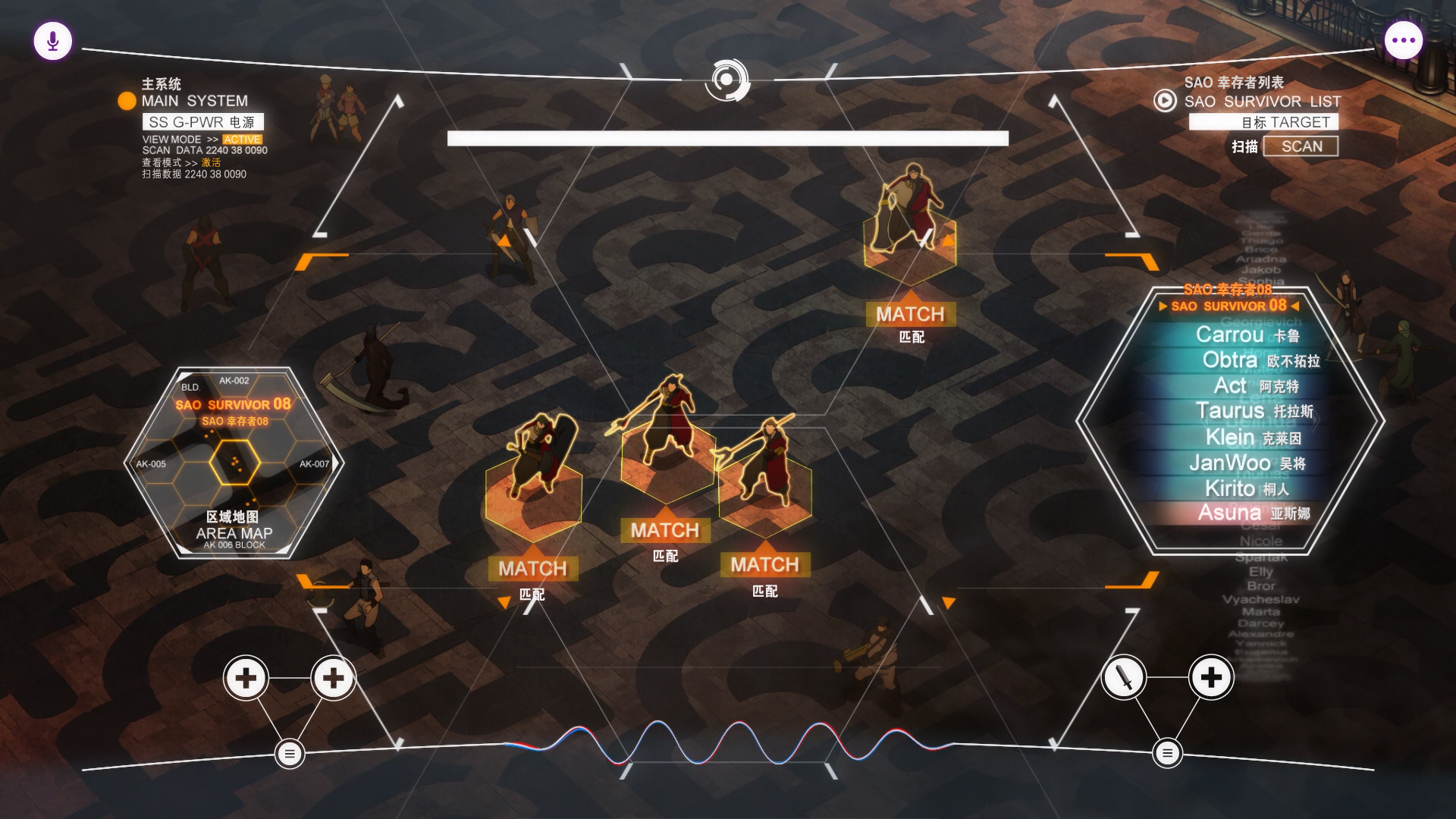
Task: Select Klein from the survivor list
Action: pyautogui.click(x=1253, y=438)
